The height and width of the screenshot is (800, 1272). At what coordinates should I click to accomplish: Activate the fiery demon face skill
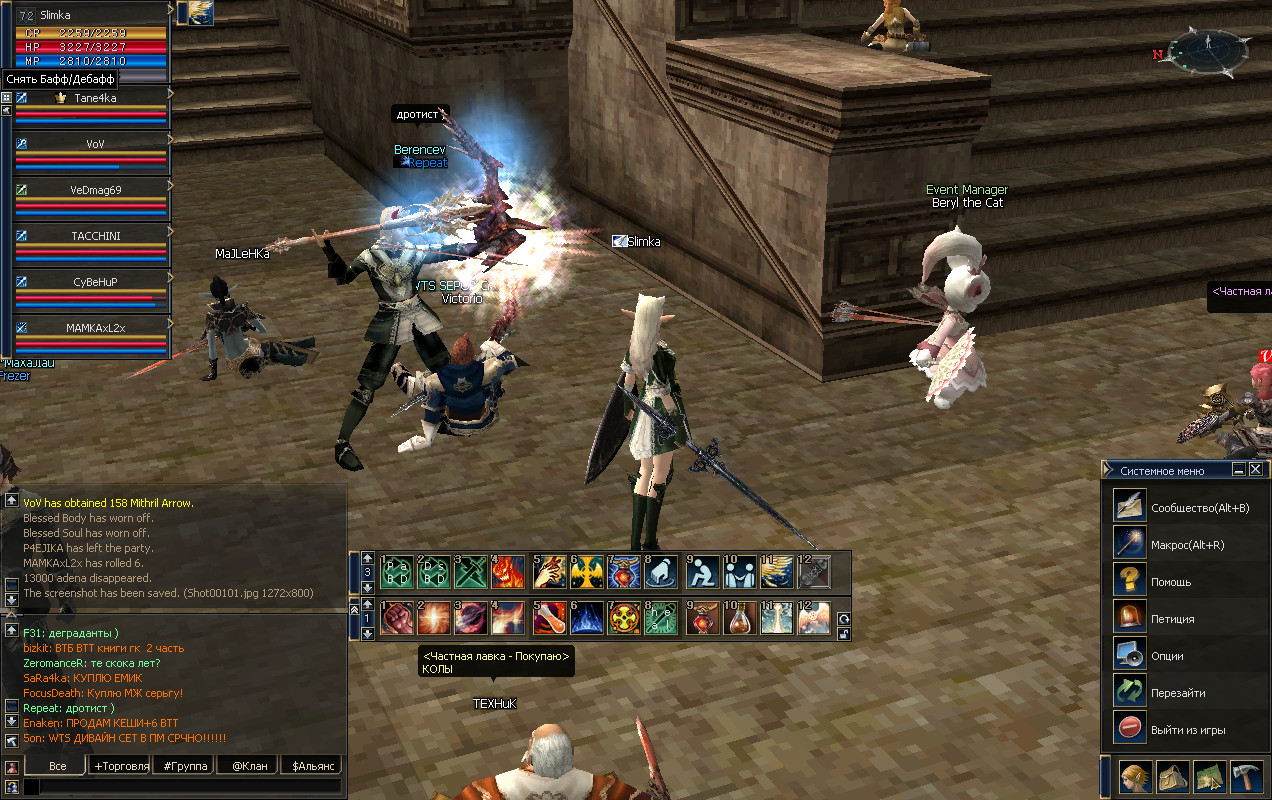pyautogui.click(x=508, y=572)
